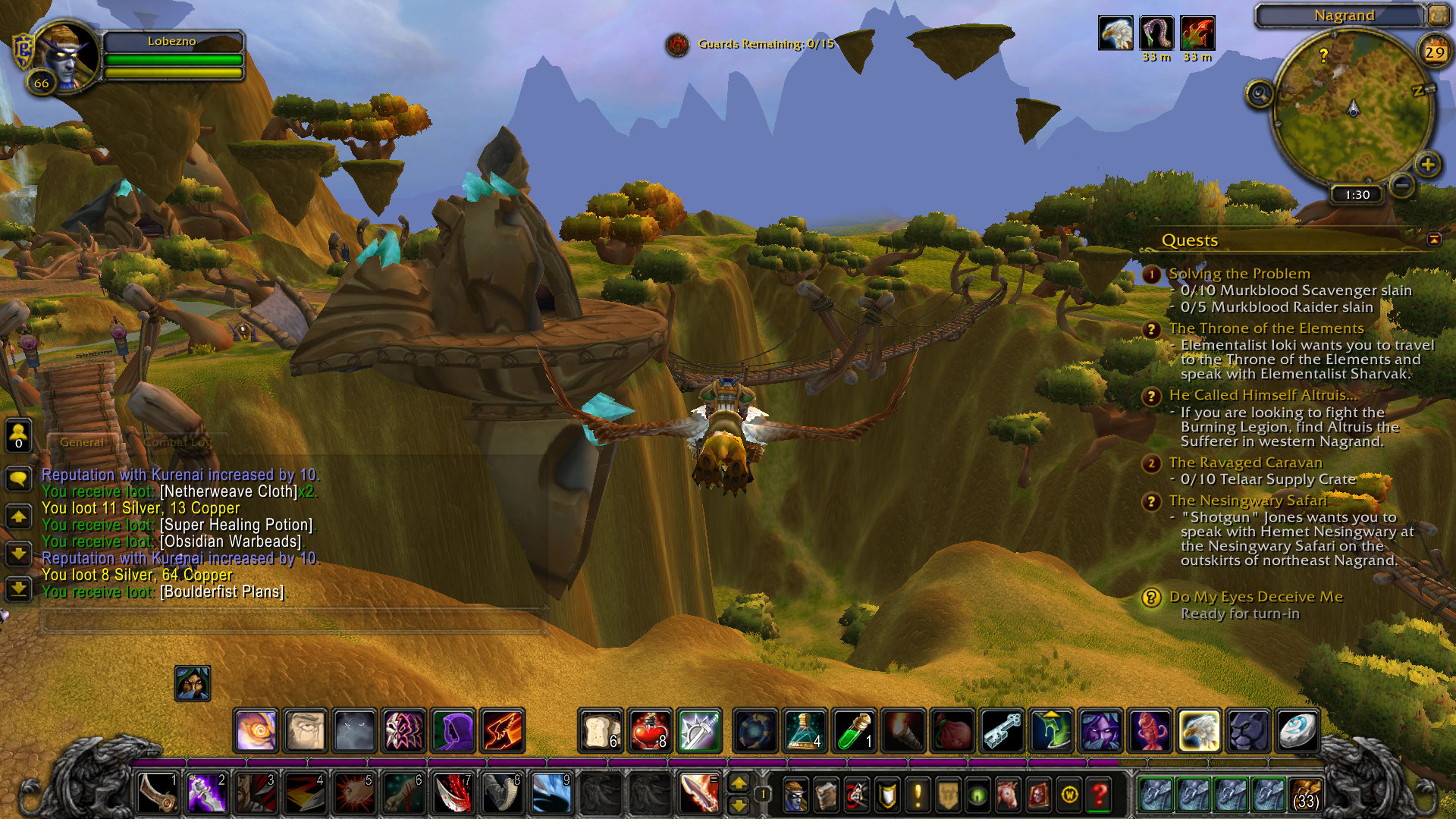The height and width of the screenshot is (819, 1456).
Task: Open the minimap tracking magnifier button
Action: 1260,94
